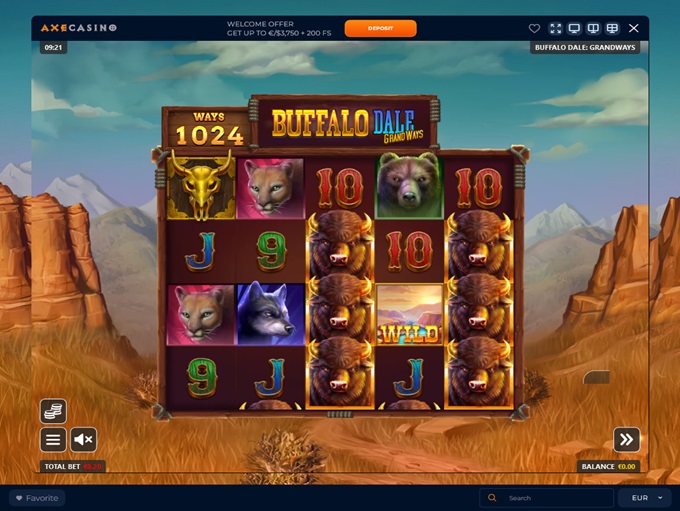
Task: Click the Favorite button in bottom bar
Action: point(36,498)
